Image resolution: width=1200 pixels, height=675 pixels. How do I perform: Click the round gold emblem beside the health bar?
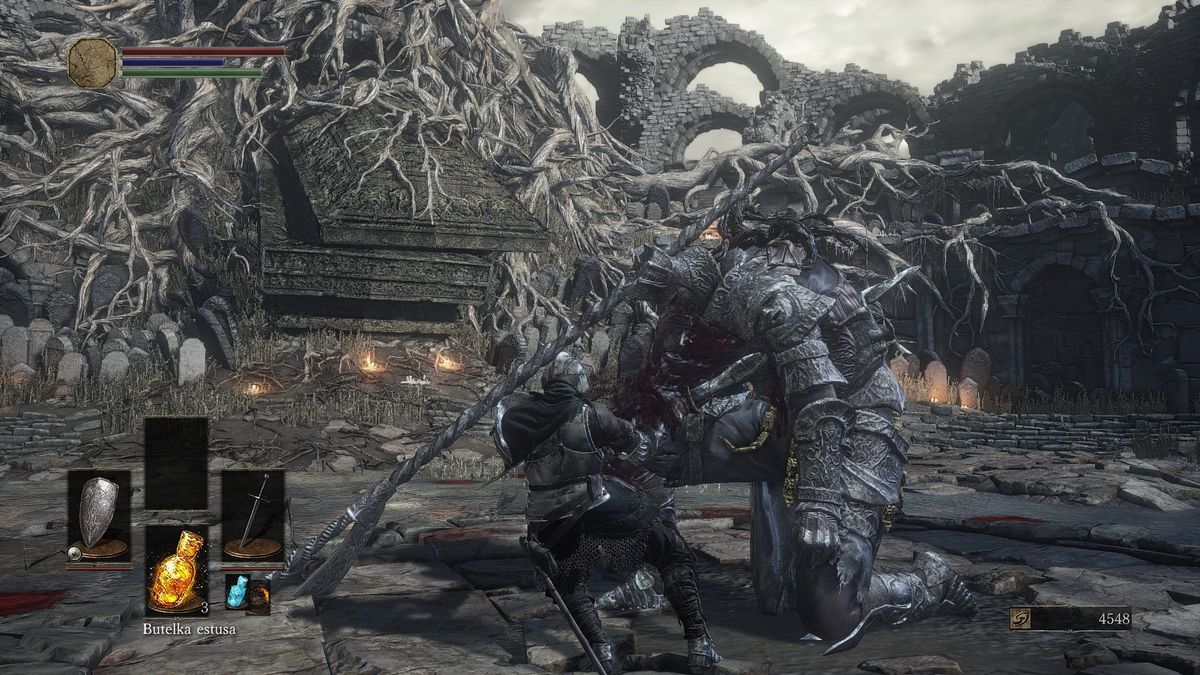click(92, 62)
